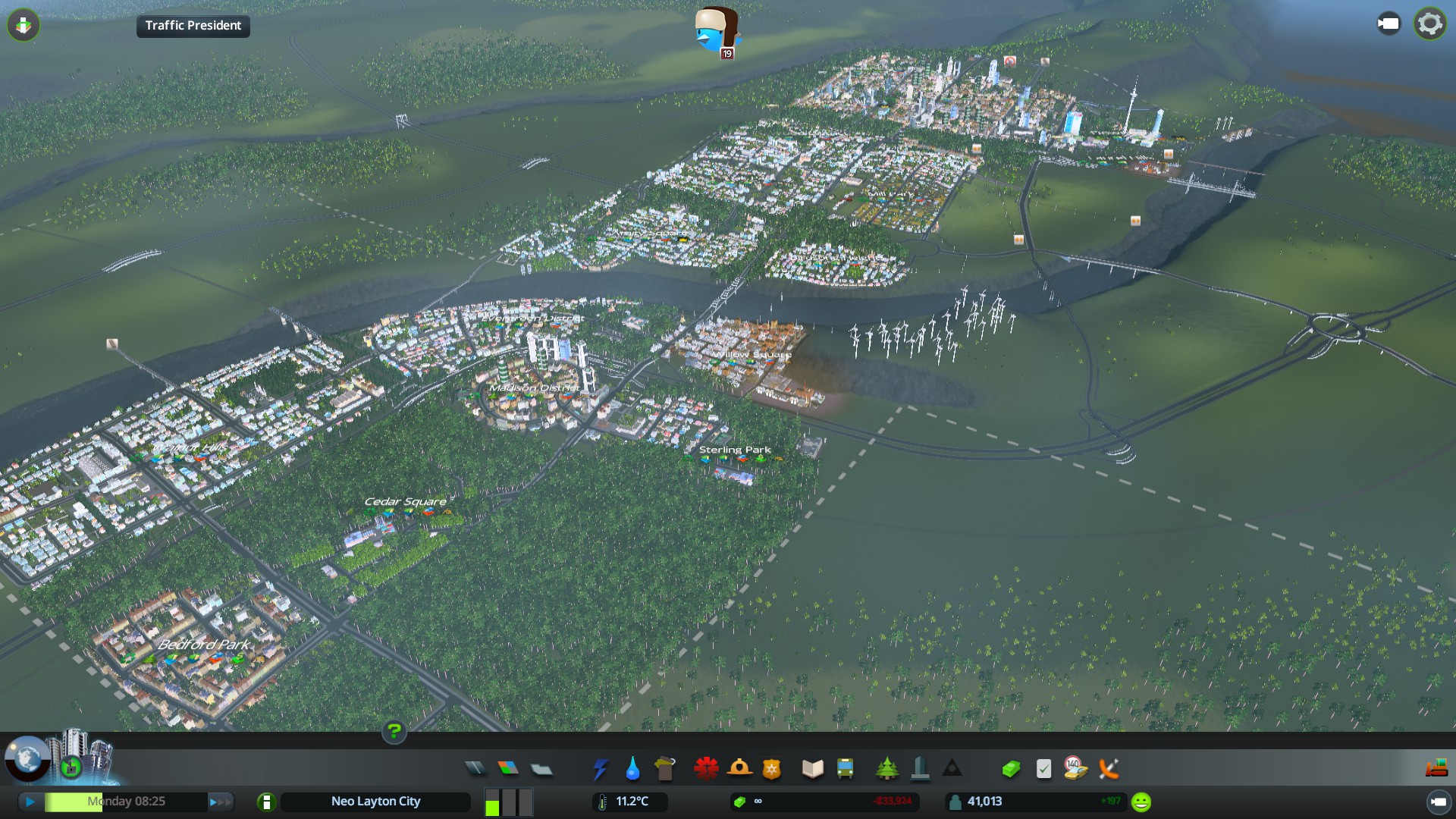Open the options gear menu
The height and width of the screenshot is (819, 1456).
[x=1429, y=24]
